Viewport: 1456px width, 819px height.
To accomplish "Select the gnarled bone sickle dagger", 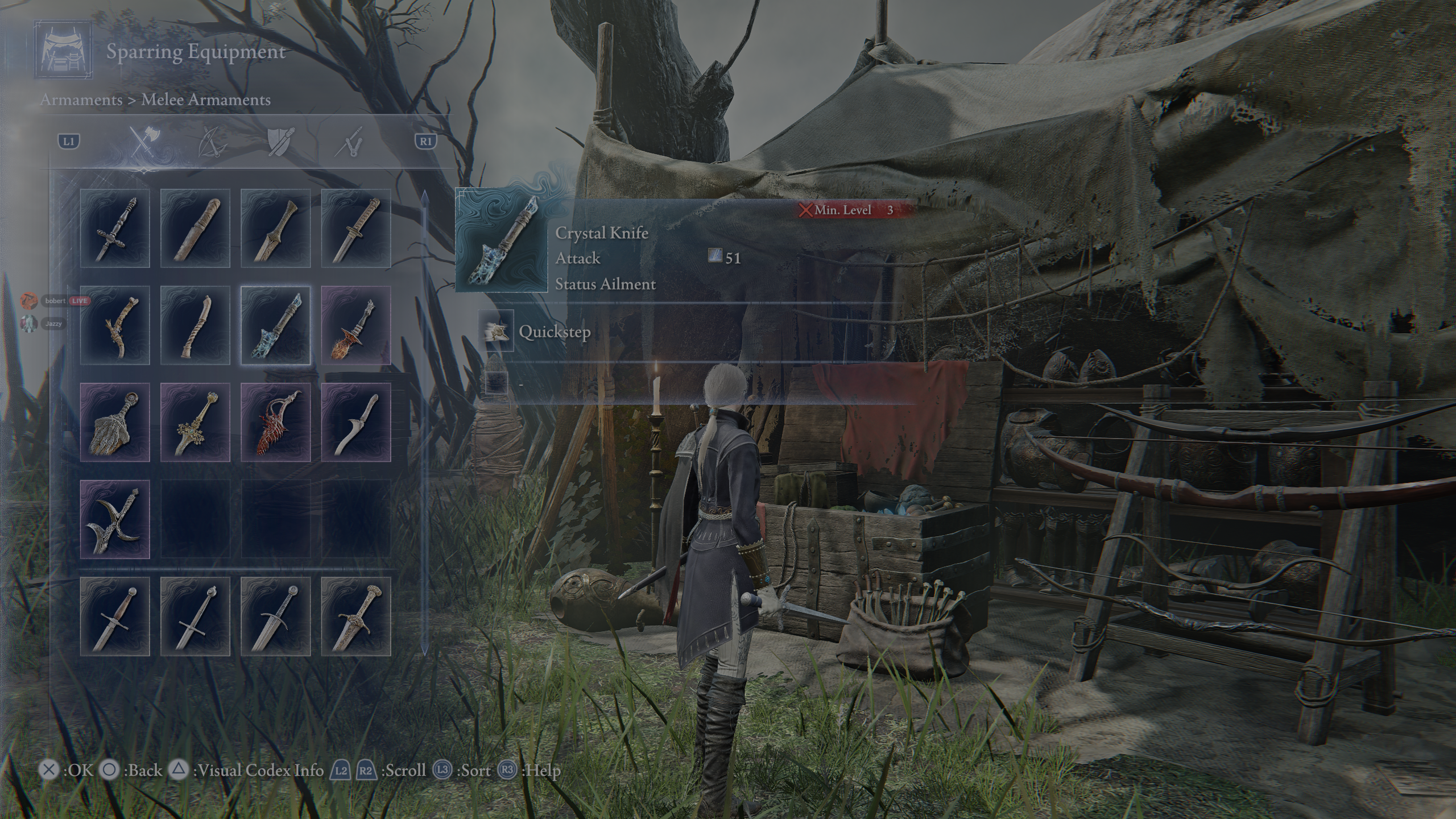I will [x=115, y=325].
